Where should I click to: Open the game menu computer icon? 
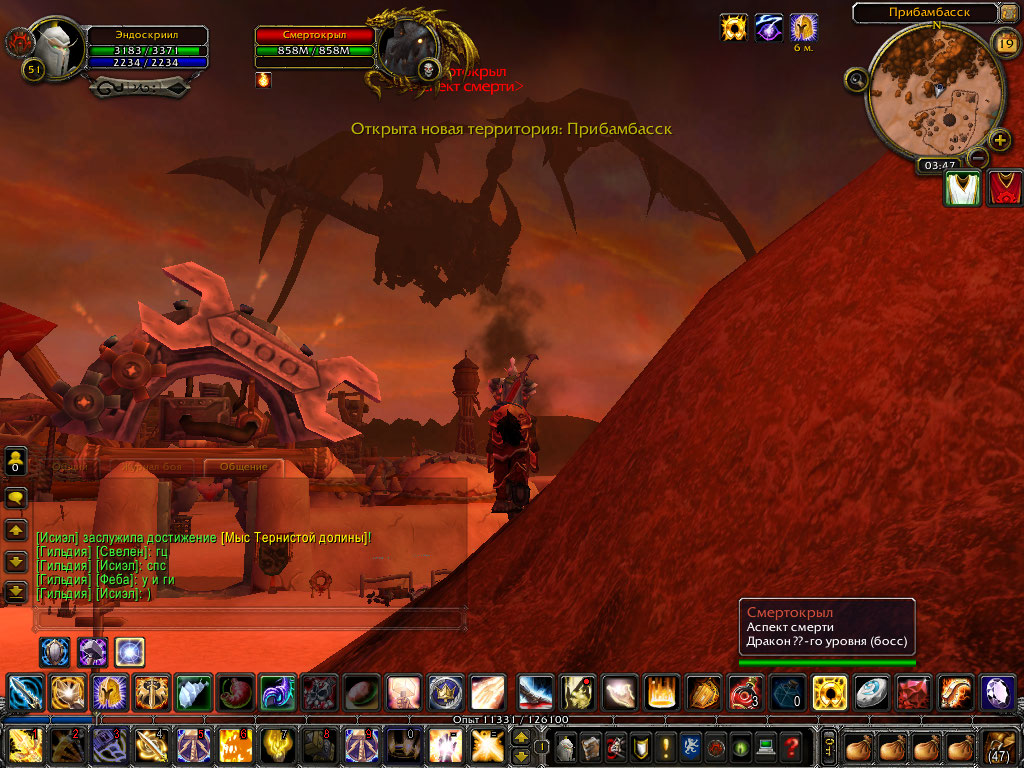point(765,746)
